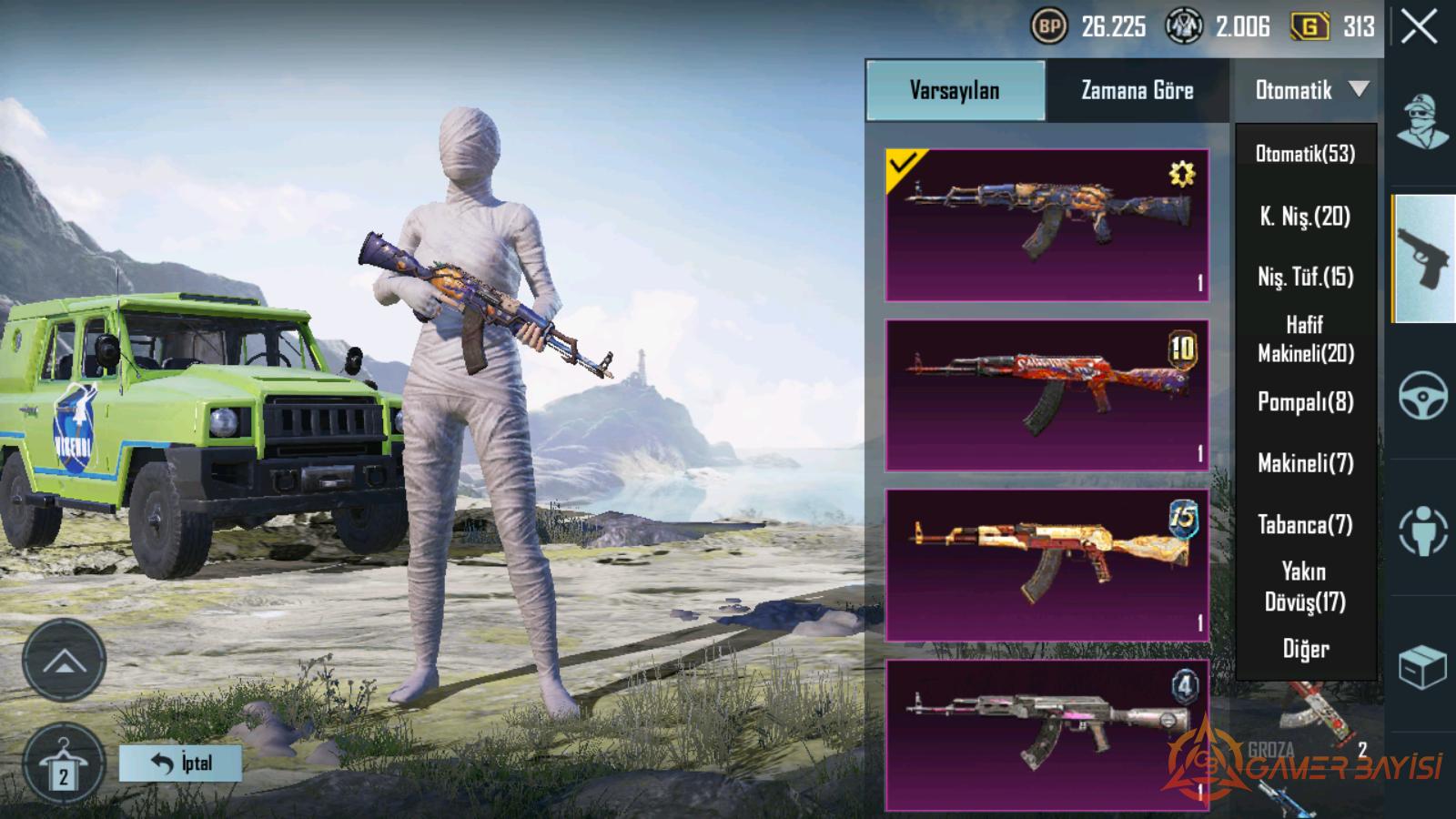Choose Niş. Tüf.(15) weapon category
Viewport: 1456px width, 819px height.
coord(1305,277)
